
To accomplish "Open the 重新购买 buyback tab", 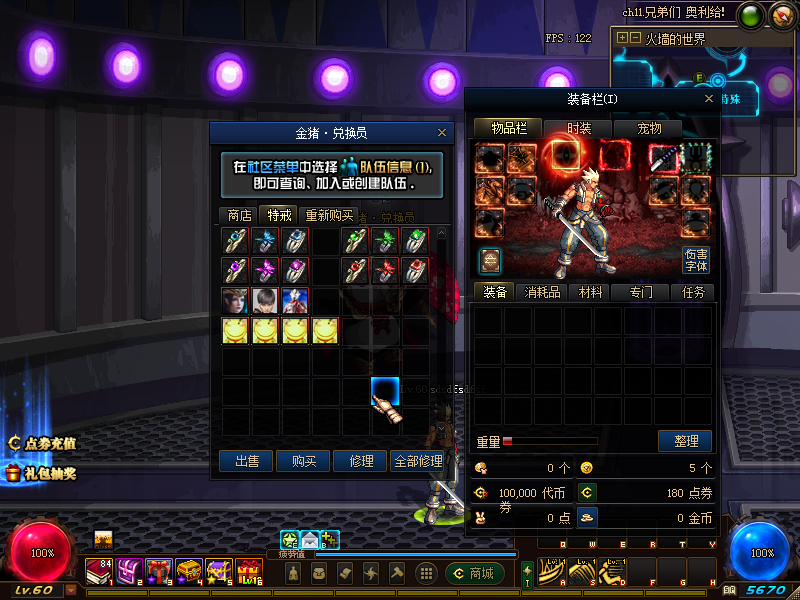I will 329,215.
